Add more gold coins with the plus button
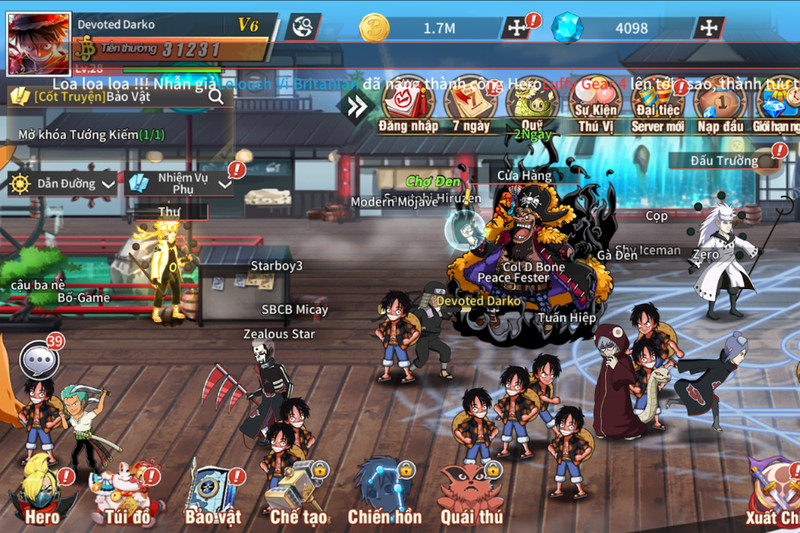The image size is (800, 533). coord(516,28)
